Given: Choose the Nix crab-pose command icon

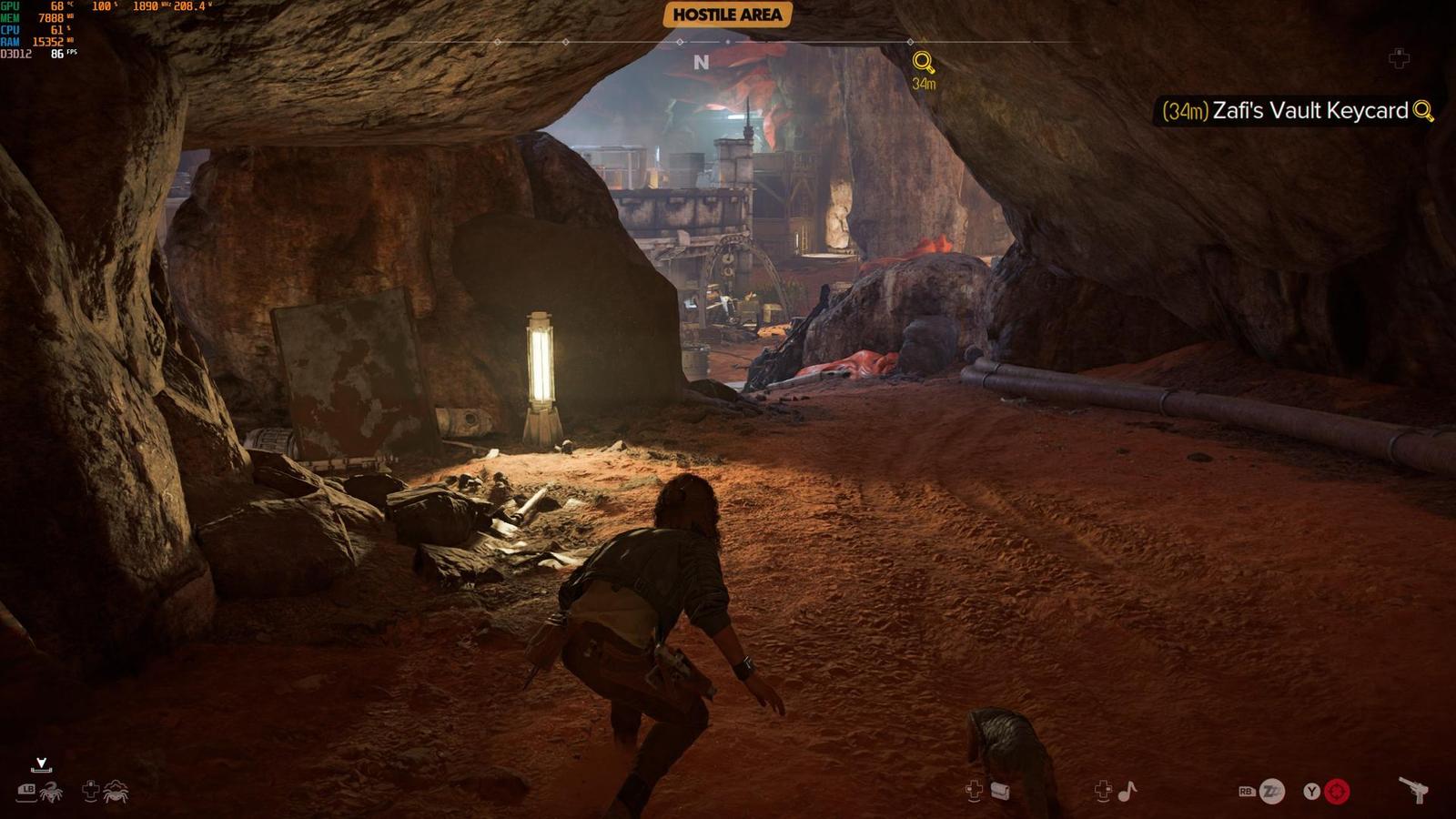Looking at the screenshot, I should coord(116,792).
